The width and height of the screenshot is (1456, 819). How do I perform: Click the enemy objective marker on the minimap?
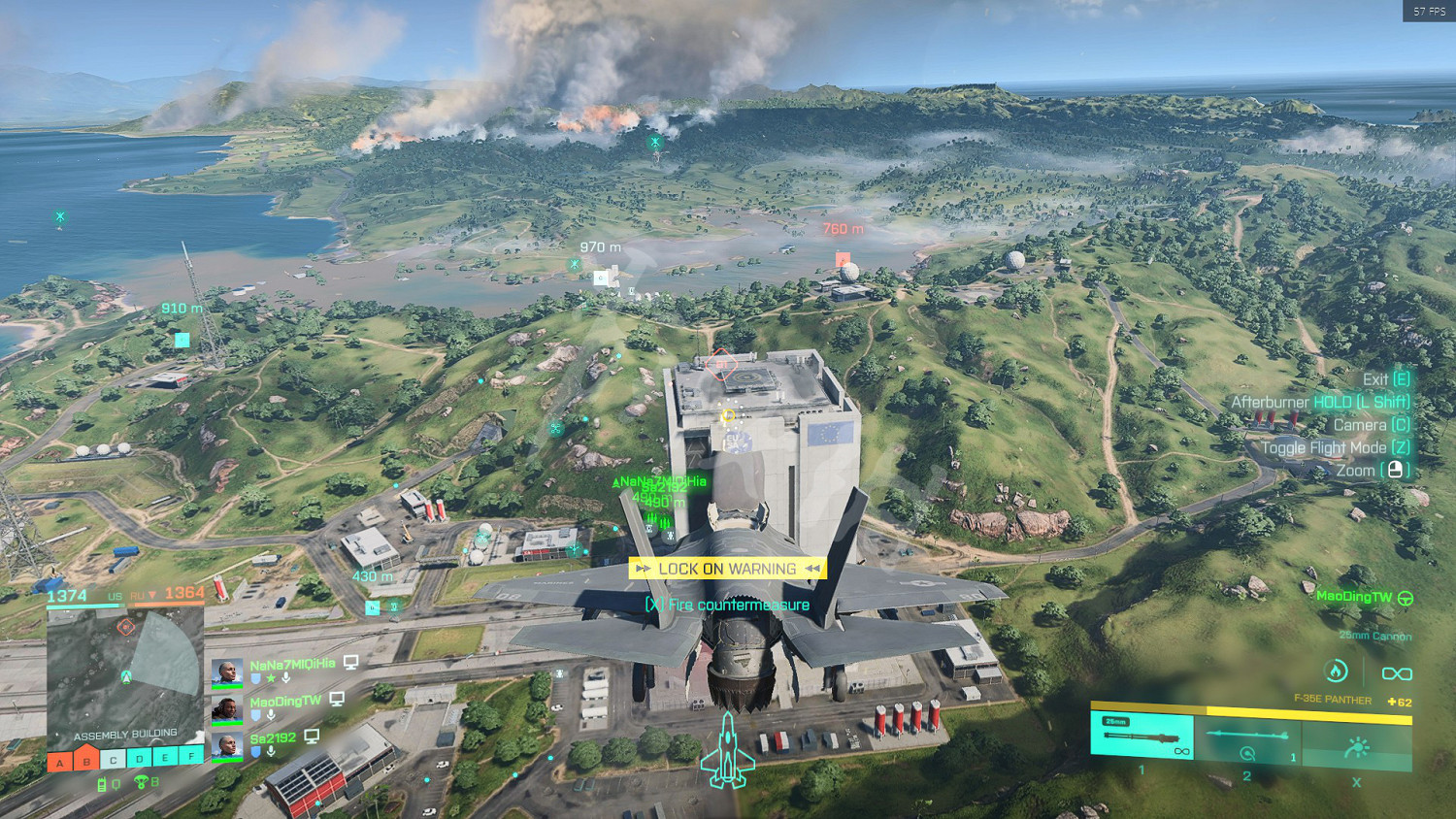point(125,627)
